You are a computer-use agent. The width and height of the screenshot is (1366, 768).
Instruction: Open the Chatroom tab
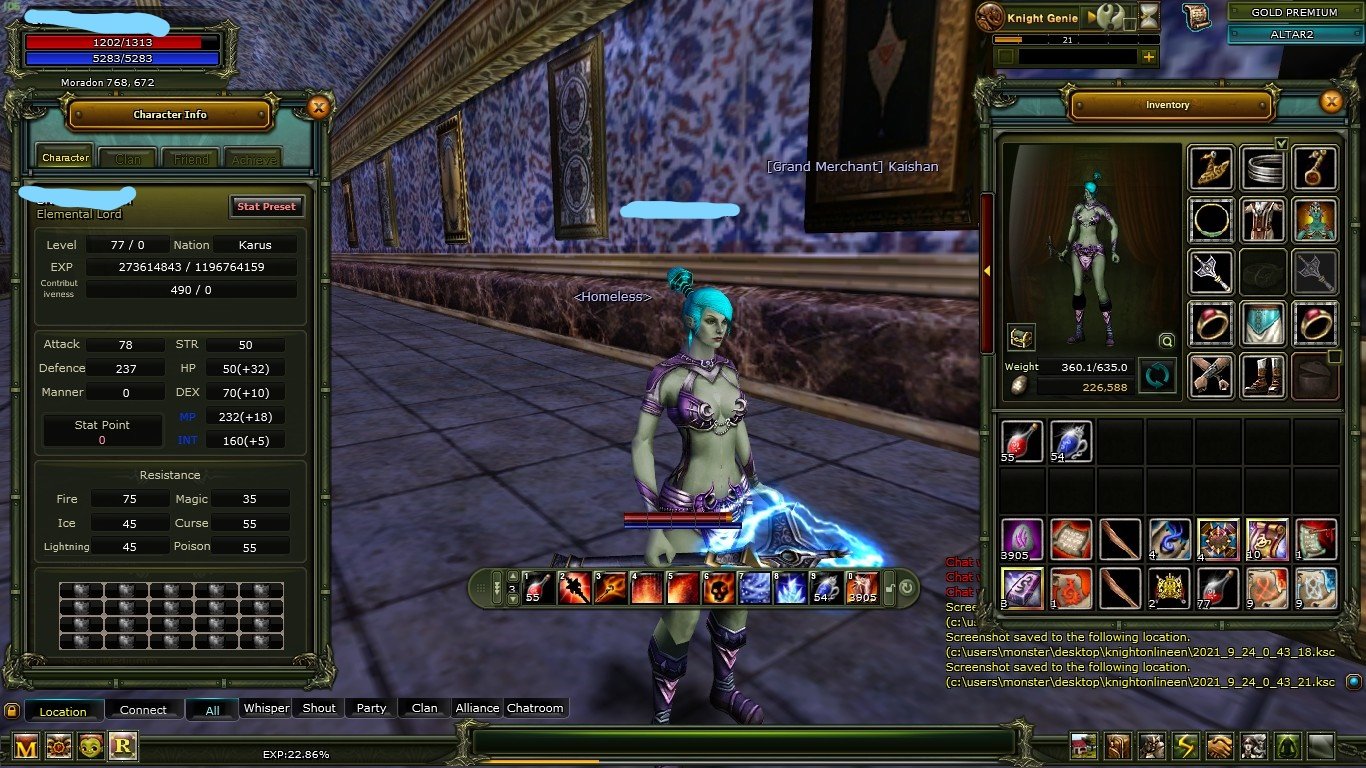(x=535, y=708)
